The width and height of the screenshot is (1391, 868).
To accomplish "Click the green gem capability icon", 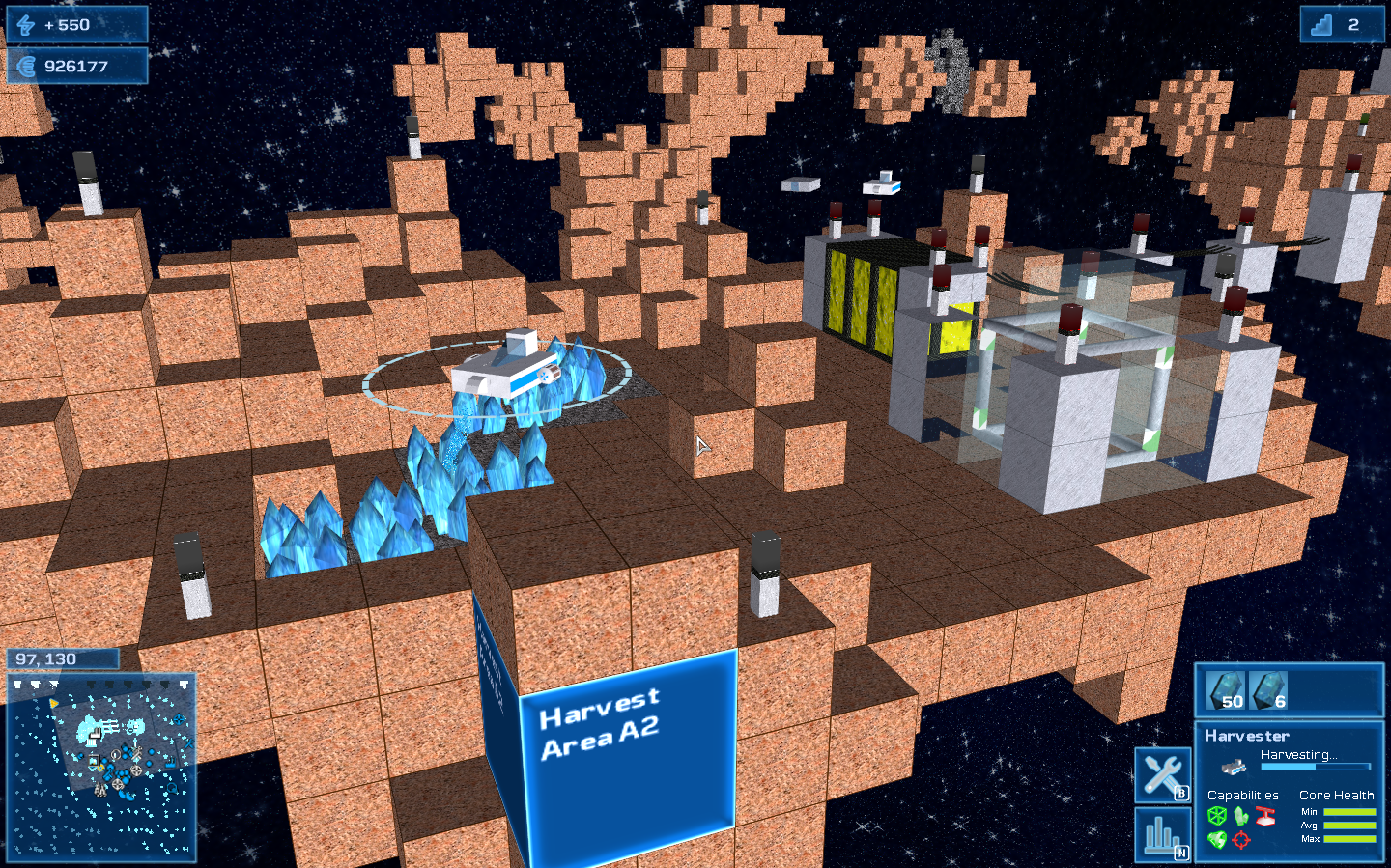I will pos(1217,840).
